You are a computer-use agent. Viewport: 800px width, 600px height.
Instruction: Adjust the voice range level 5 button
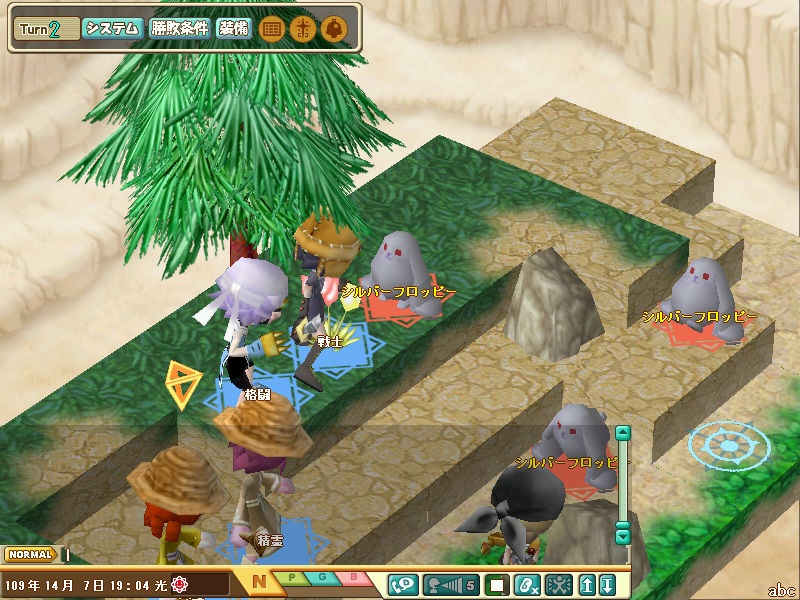[x=452, y=584]
